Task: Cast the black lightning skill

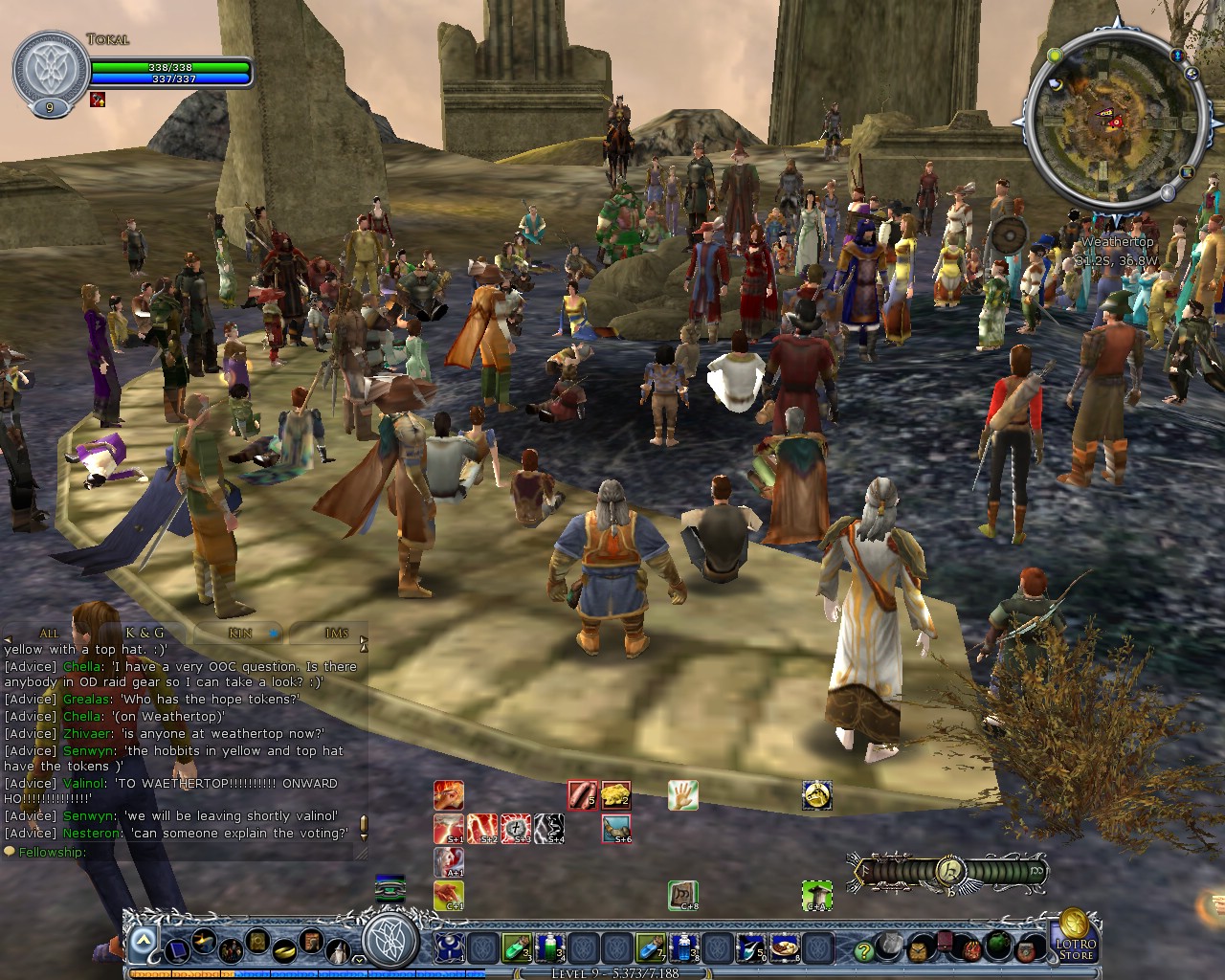Action: pyautogui.click(x=549, y=828)
